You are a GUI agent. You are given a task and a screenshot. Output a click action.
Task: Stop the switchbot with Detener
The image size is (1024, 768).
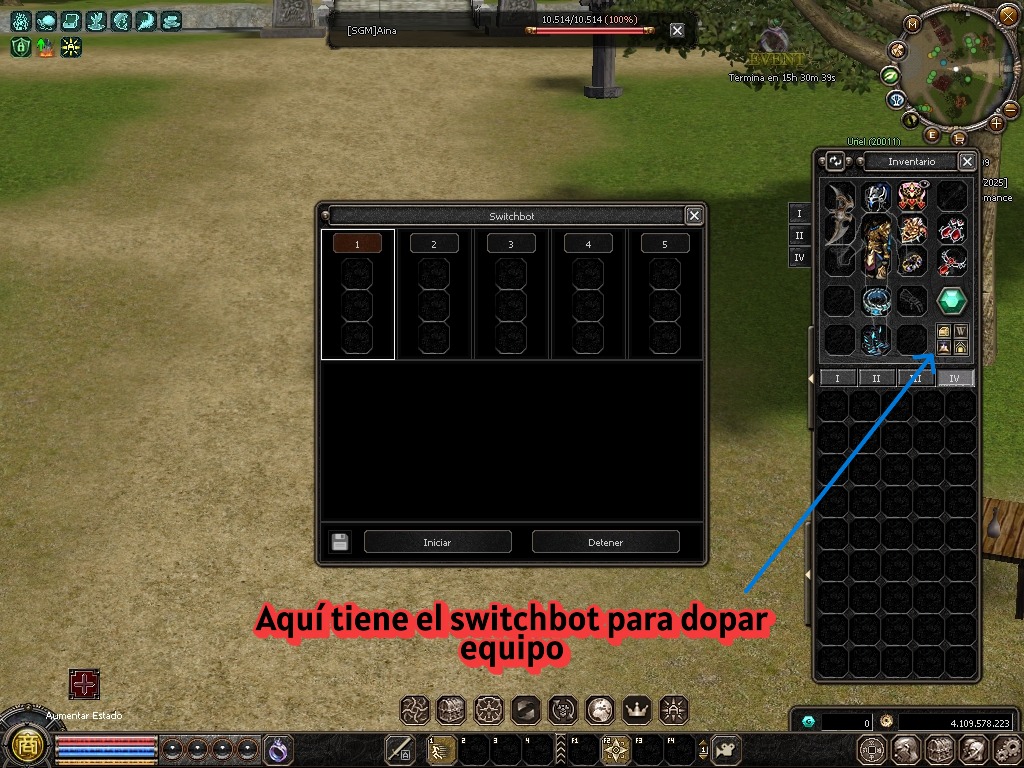pos(605,542)
